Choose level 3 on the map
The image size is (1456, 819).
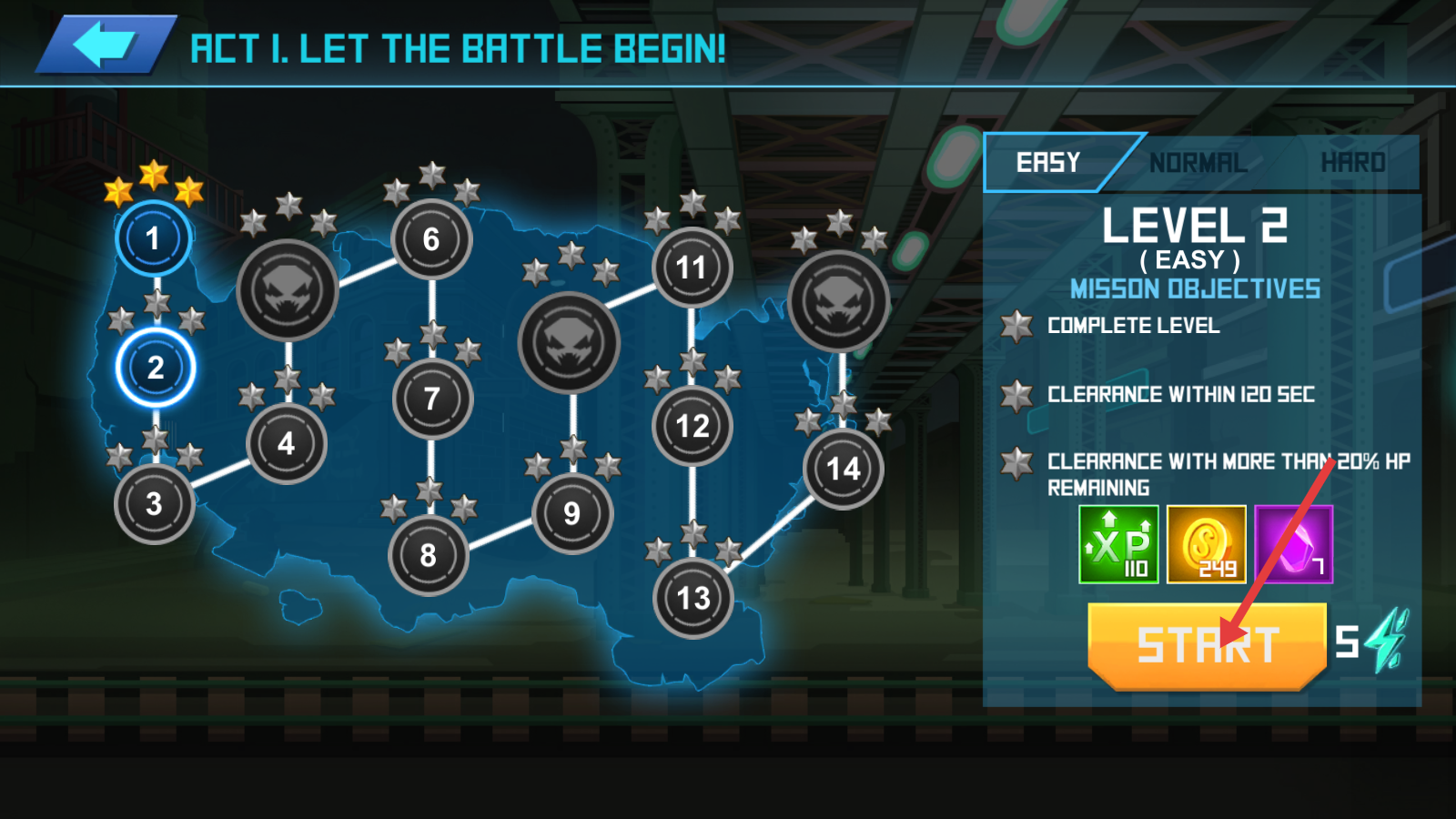click(154, 503)
